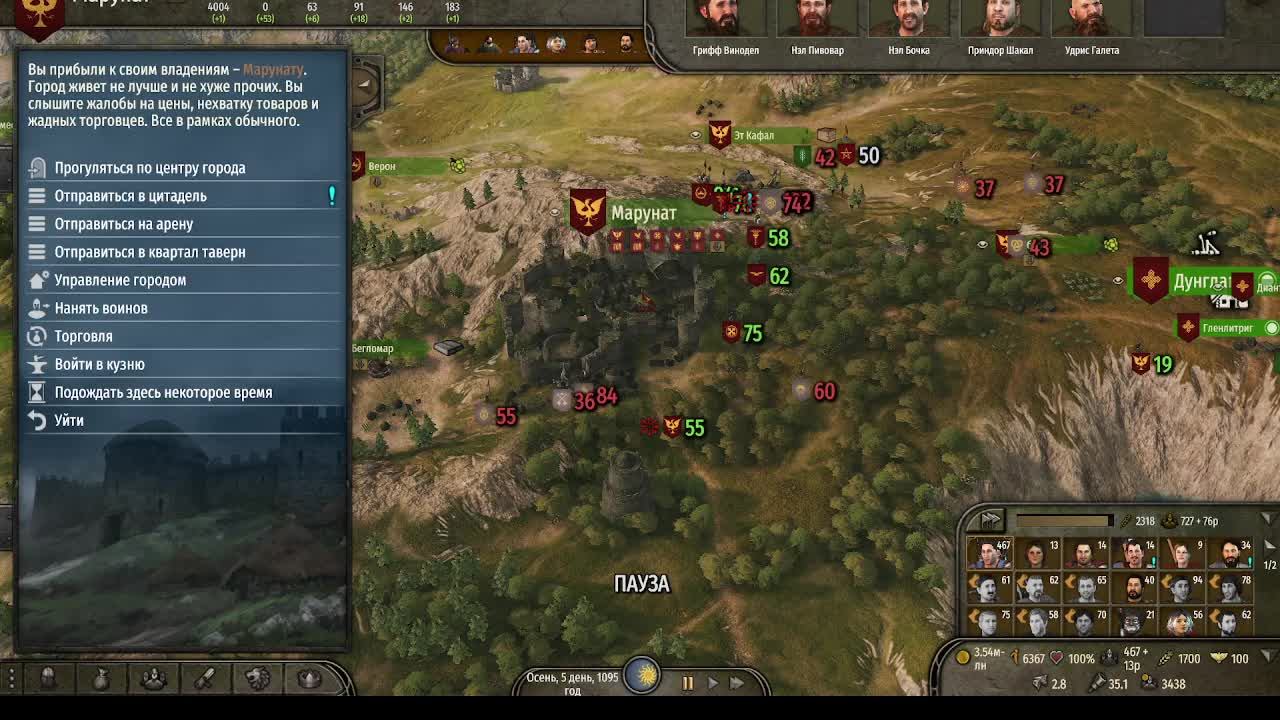The image size is (1280, 720).
Task: Click the army fast-forward icon above the party bar
Action: [990, 520]
